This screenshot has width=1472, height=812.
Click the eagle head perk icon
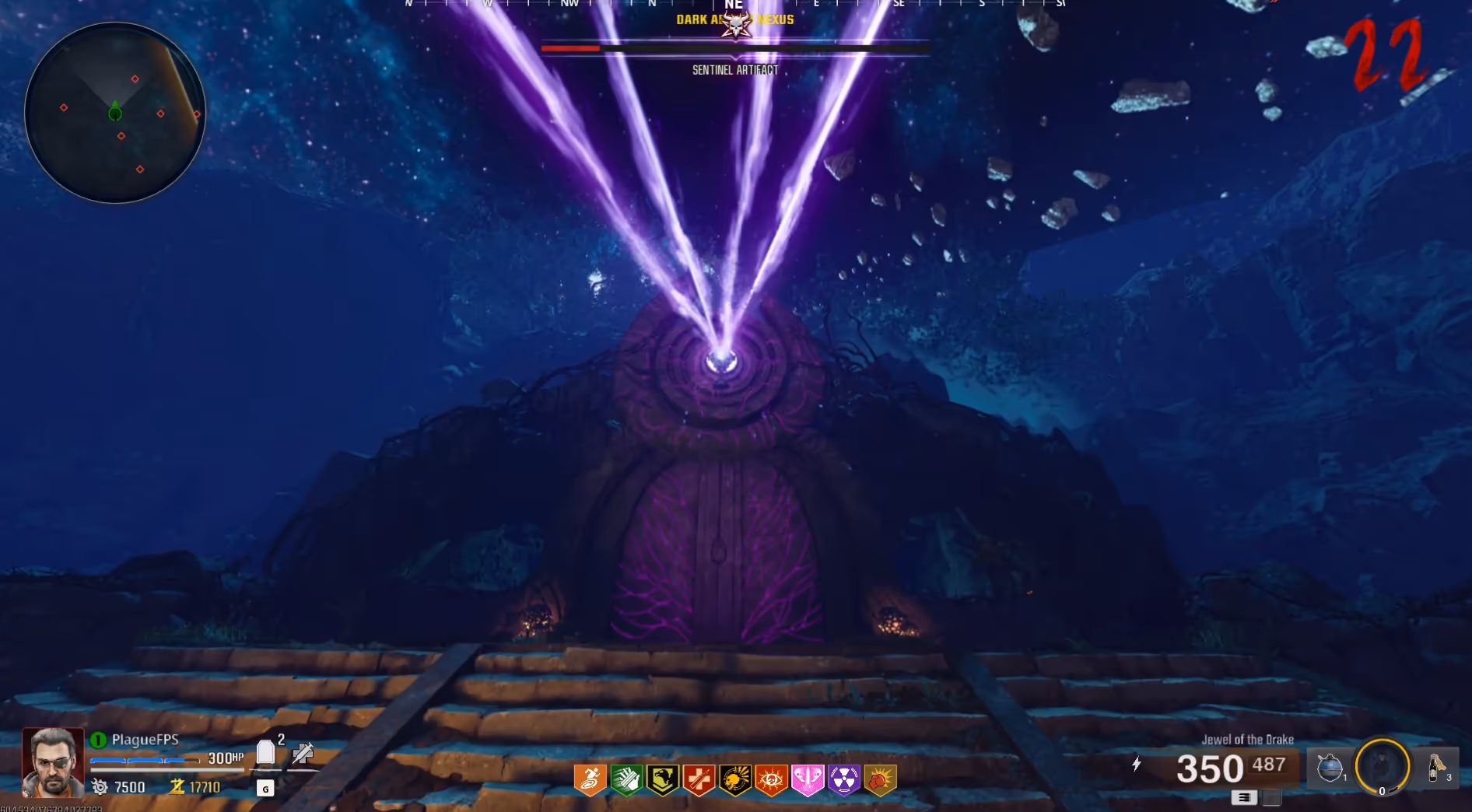click(662, 779)
